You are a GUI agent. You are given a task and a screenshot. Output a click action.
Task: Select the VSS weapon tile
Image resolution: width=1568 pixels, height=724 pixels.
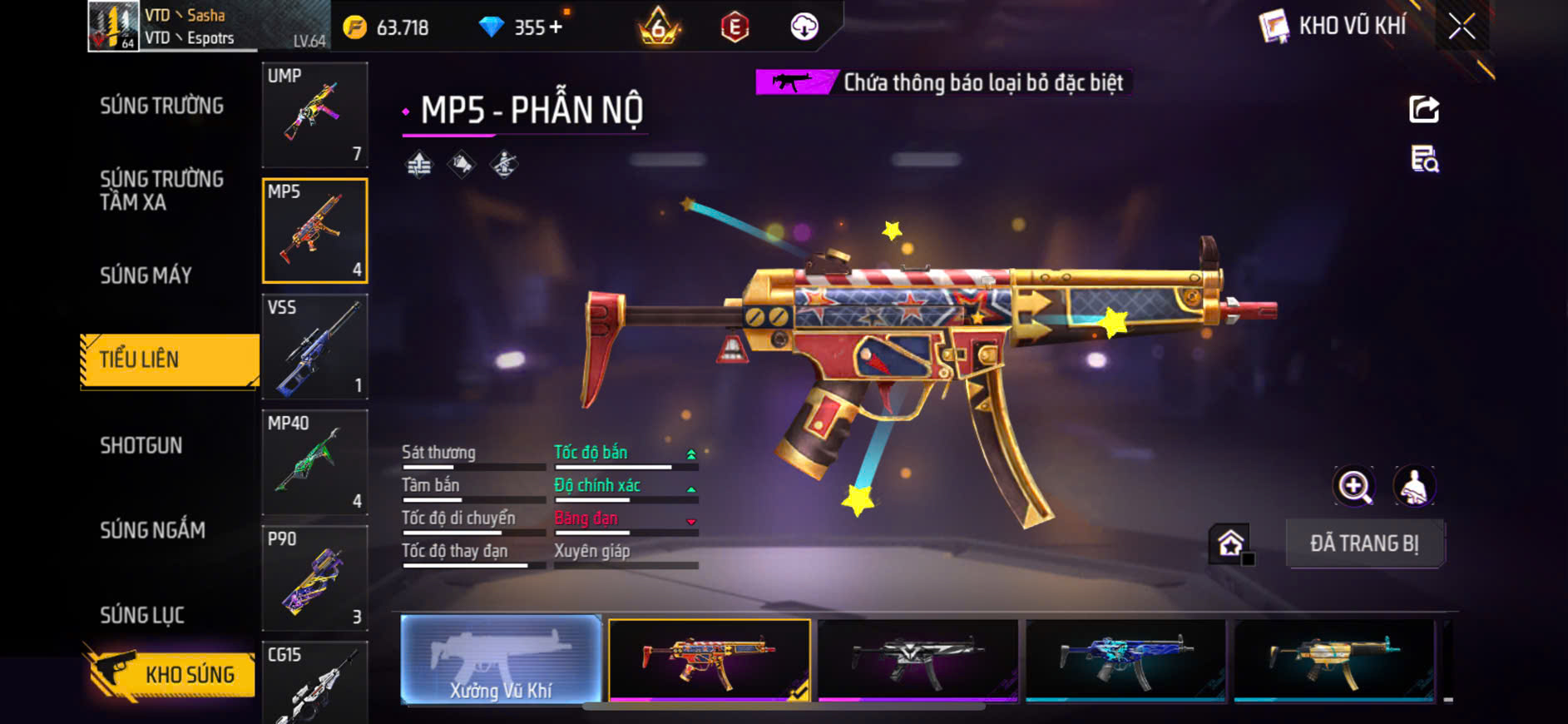(x=314, y=346)
